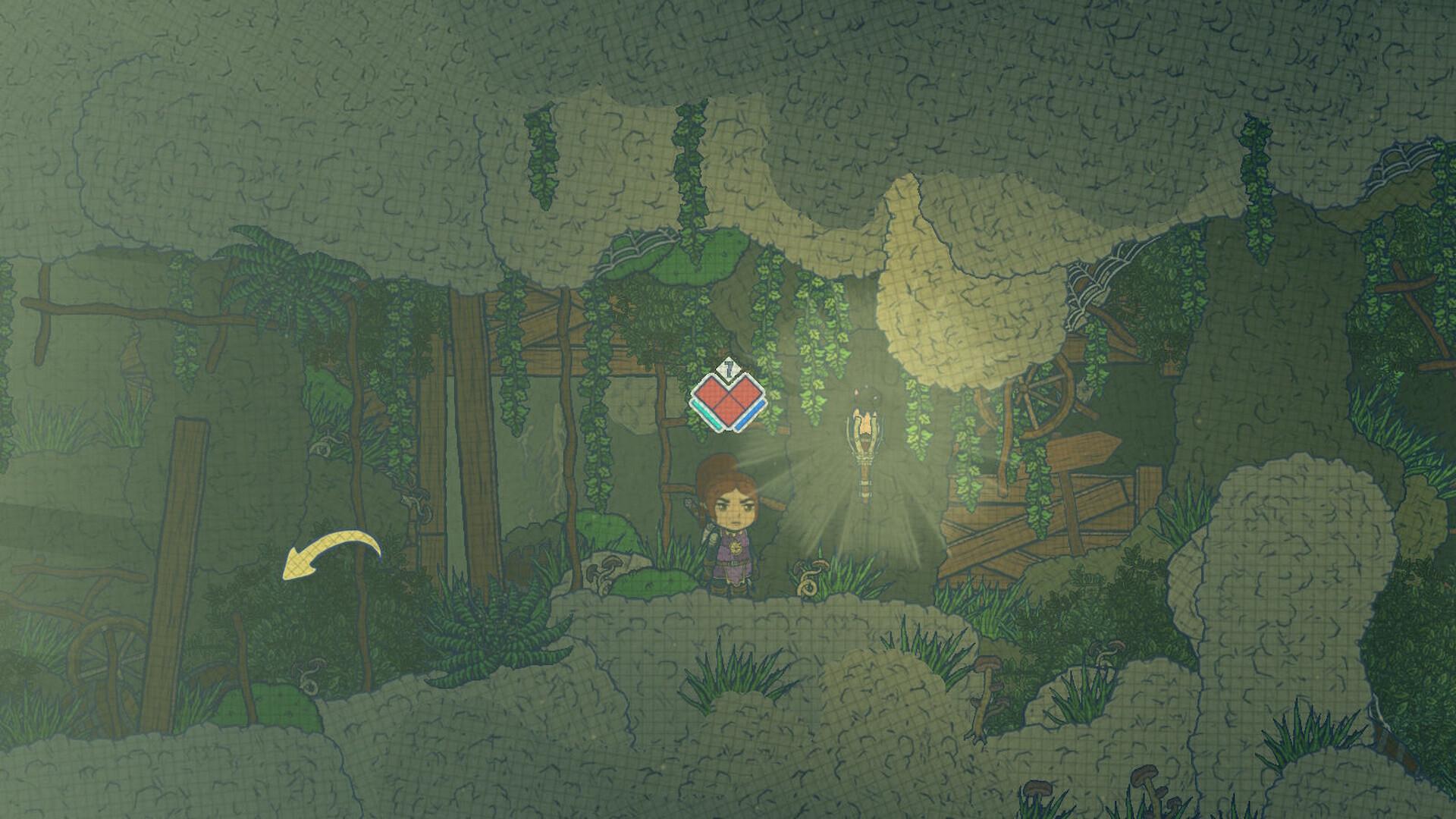
Task: Click the number 1 badge above the heart
Action: pos(727,369)
